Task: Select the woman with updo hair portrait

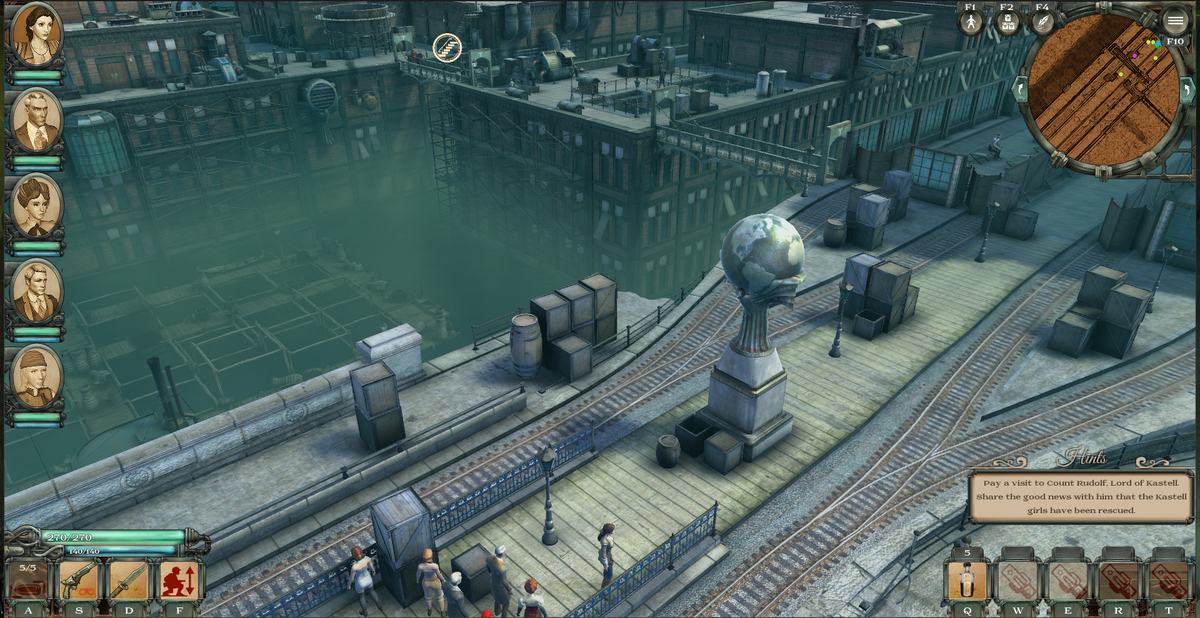Action: click(x=37, y=205)
